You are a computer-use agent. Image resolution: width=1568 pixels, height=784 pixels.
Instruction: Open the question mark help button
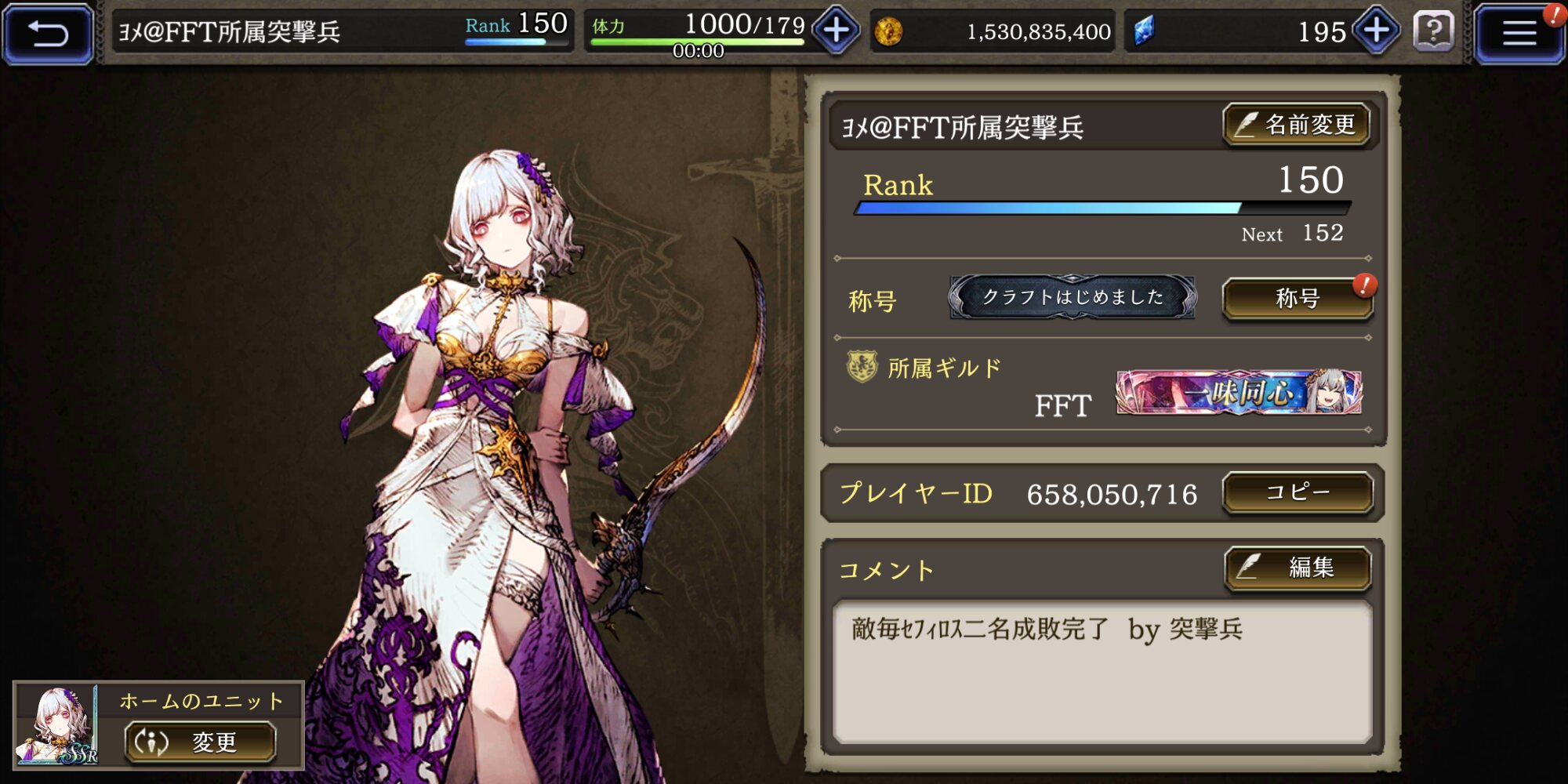click(1433, 32)
